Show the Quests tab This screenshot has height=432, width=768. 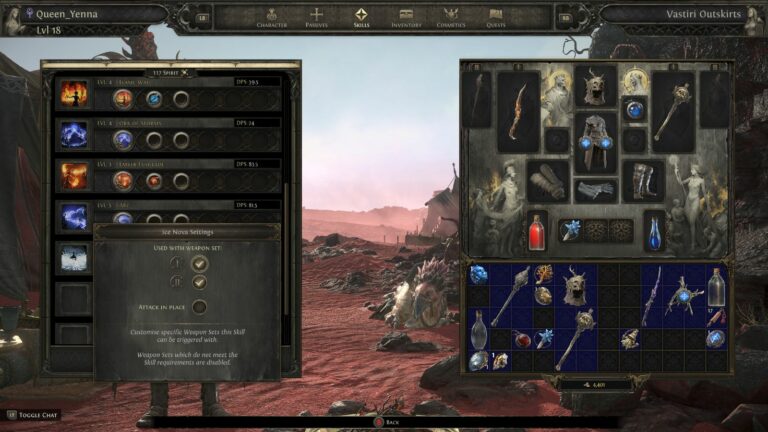[x=496, y=16]
